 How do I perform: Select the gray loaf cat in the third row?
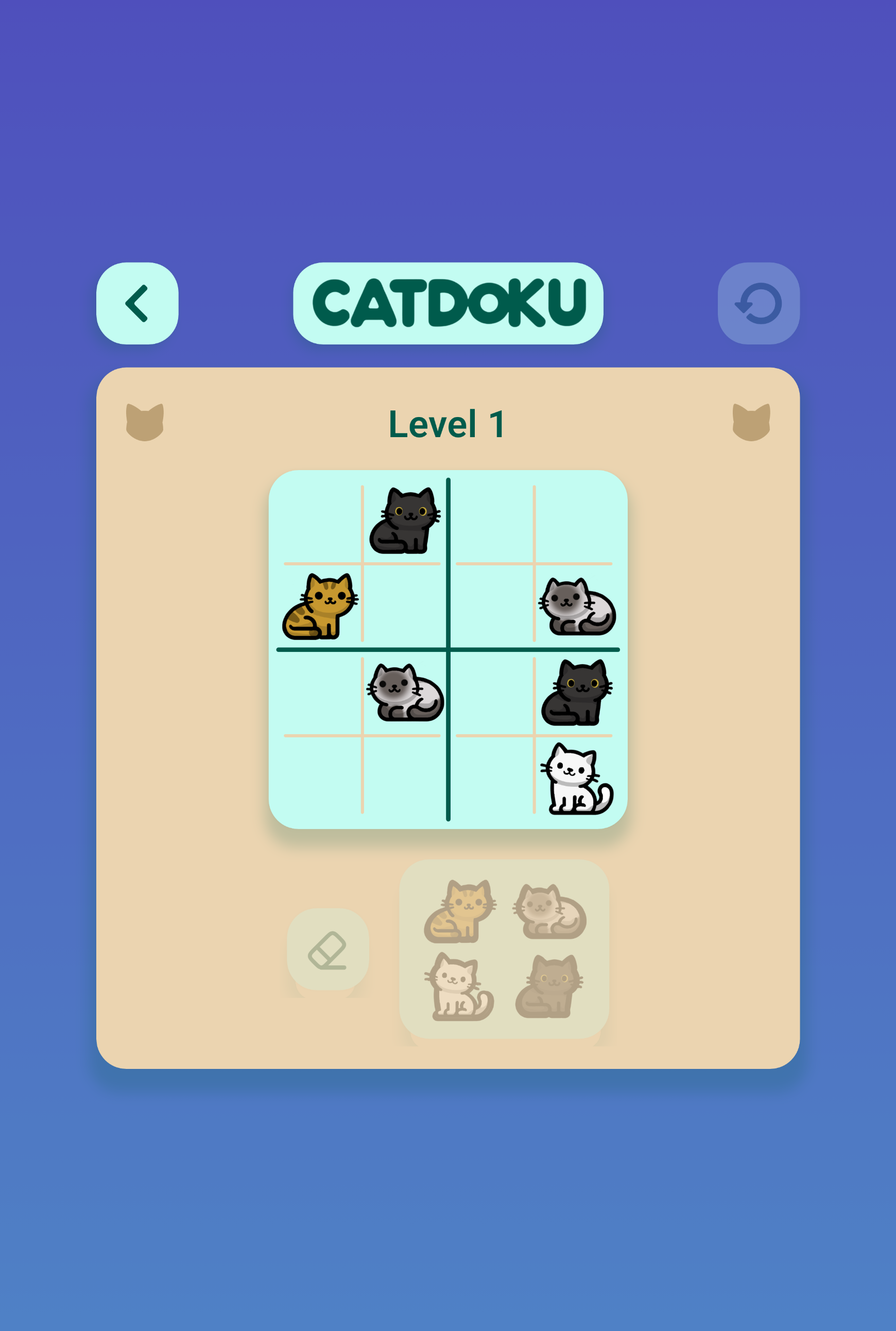pos(406,695)
